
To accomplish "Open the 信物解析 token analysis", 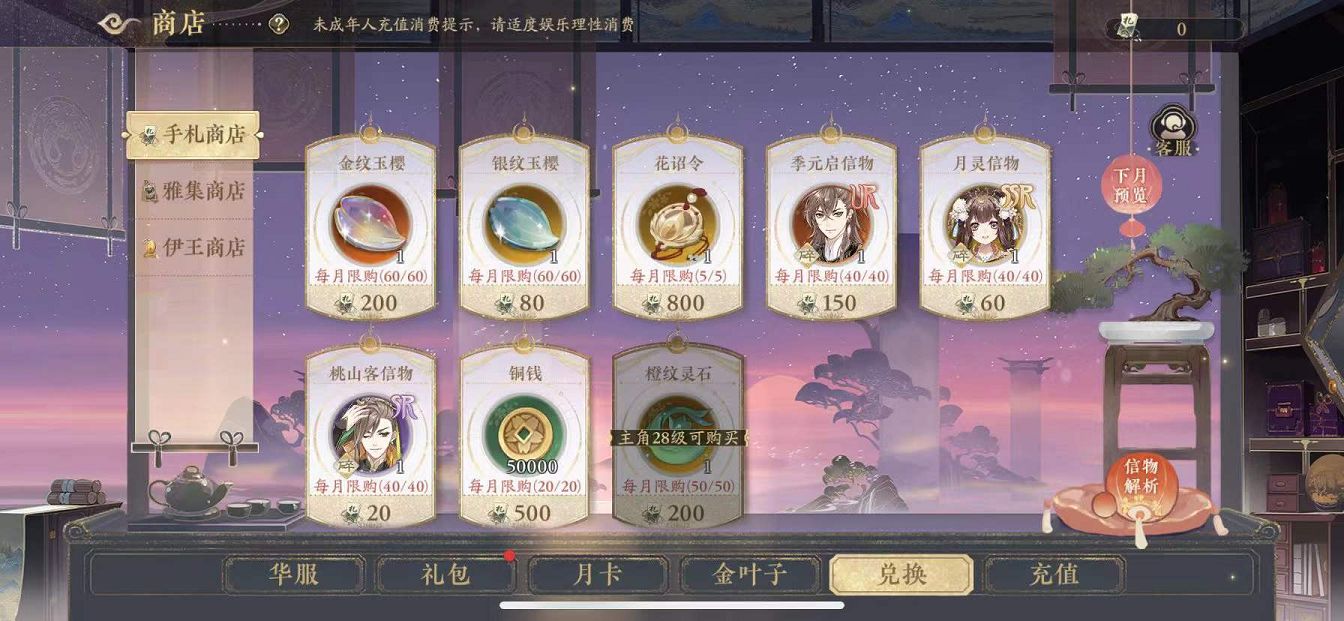I will (1140, 478).
